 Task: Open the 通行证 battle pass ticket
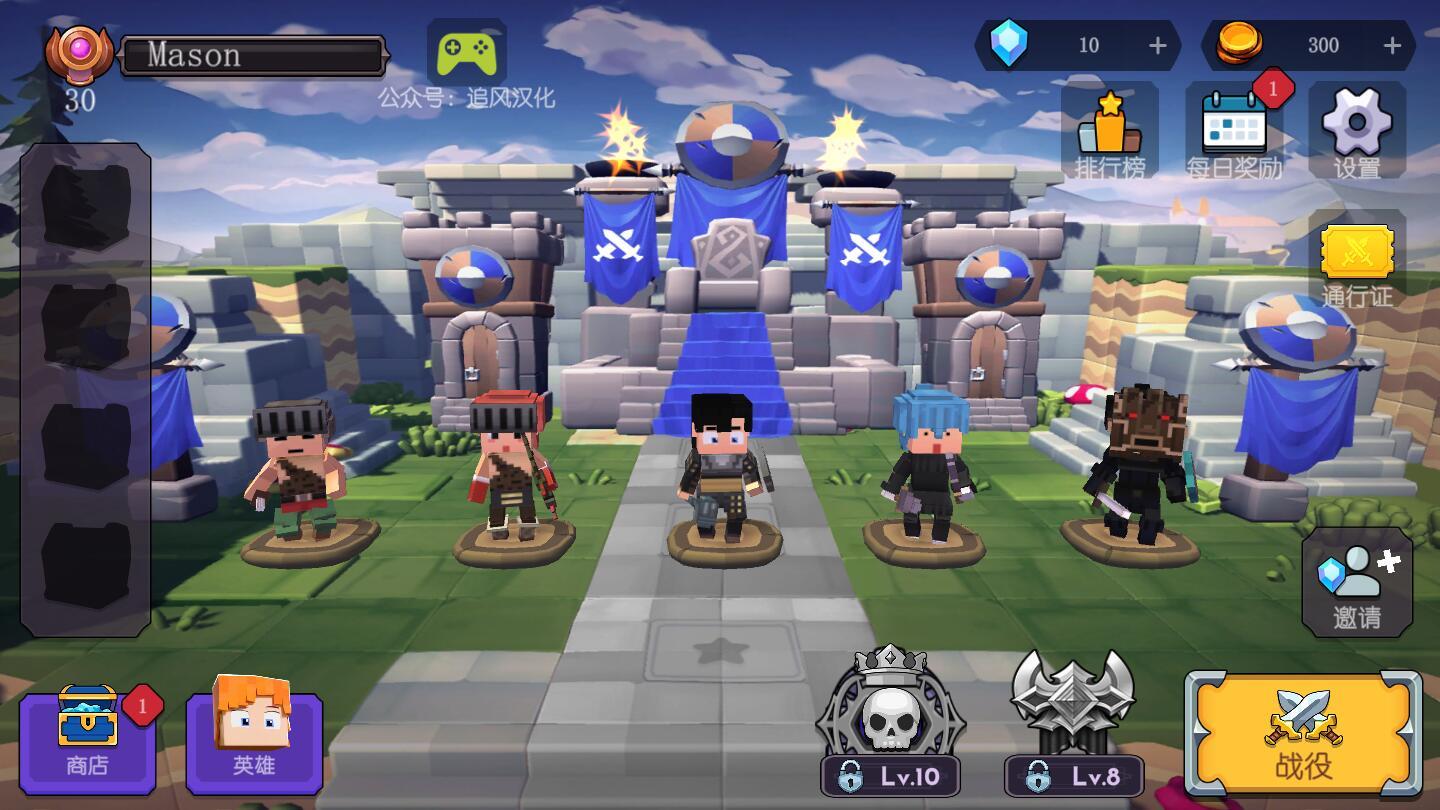[x=1356, y=260]
